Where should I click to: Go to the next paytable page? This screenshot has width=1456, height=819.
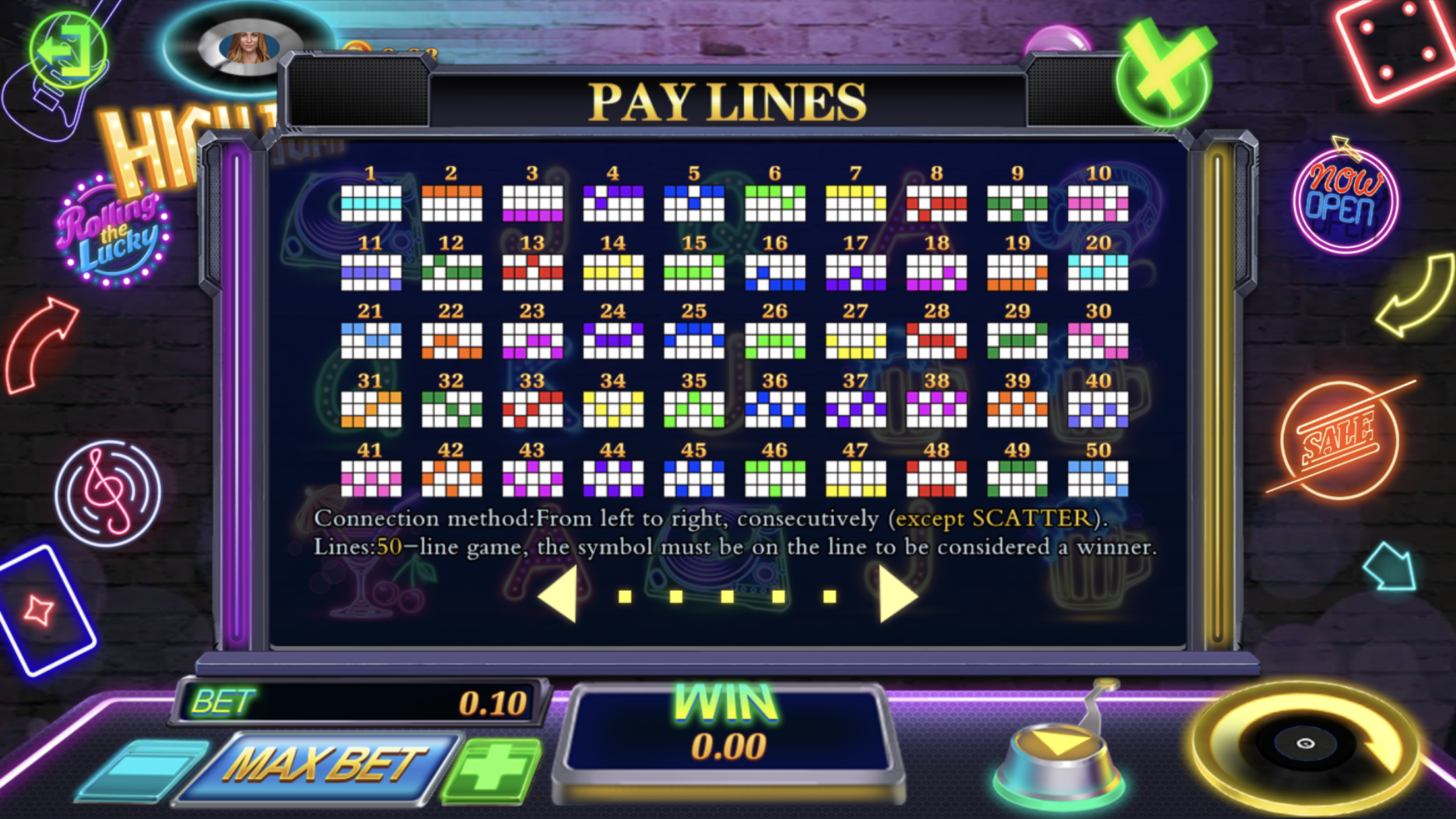tap(897, 595)
